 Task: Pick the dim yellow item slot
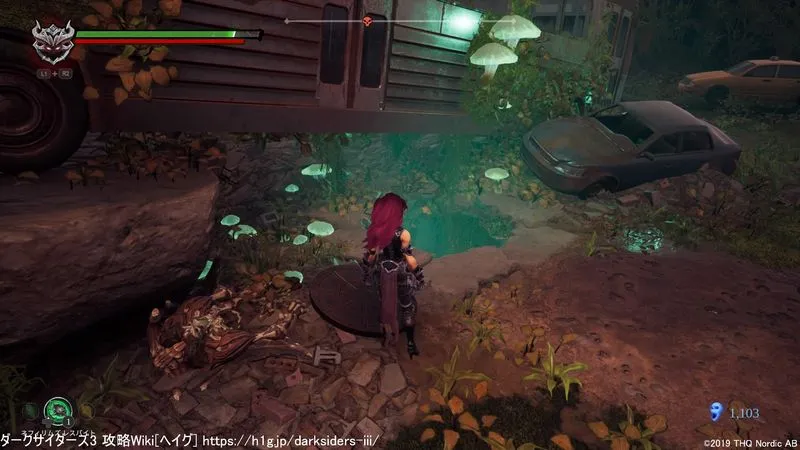[x=88, y=409]
